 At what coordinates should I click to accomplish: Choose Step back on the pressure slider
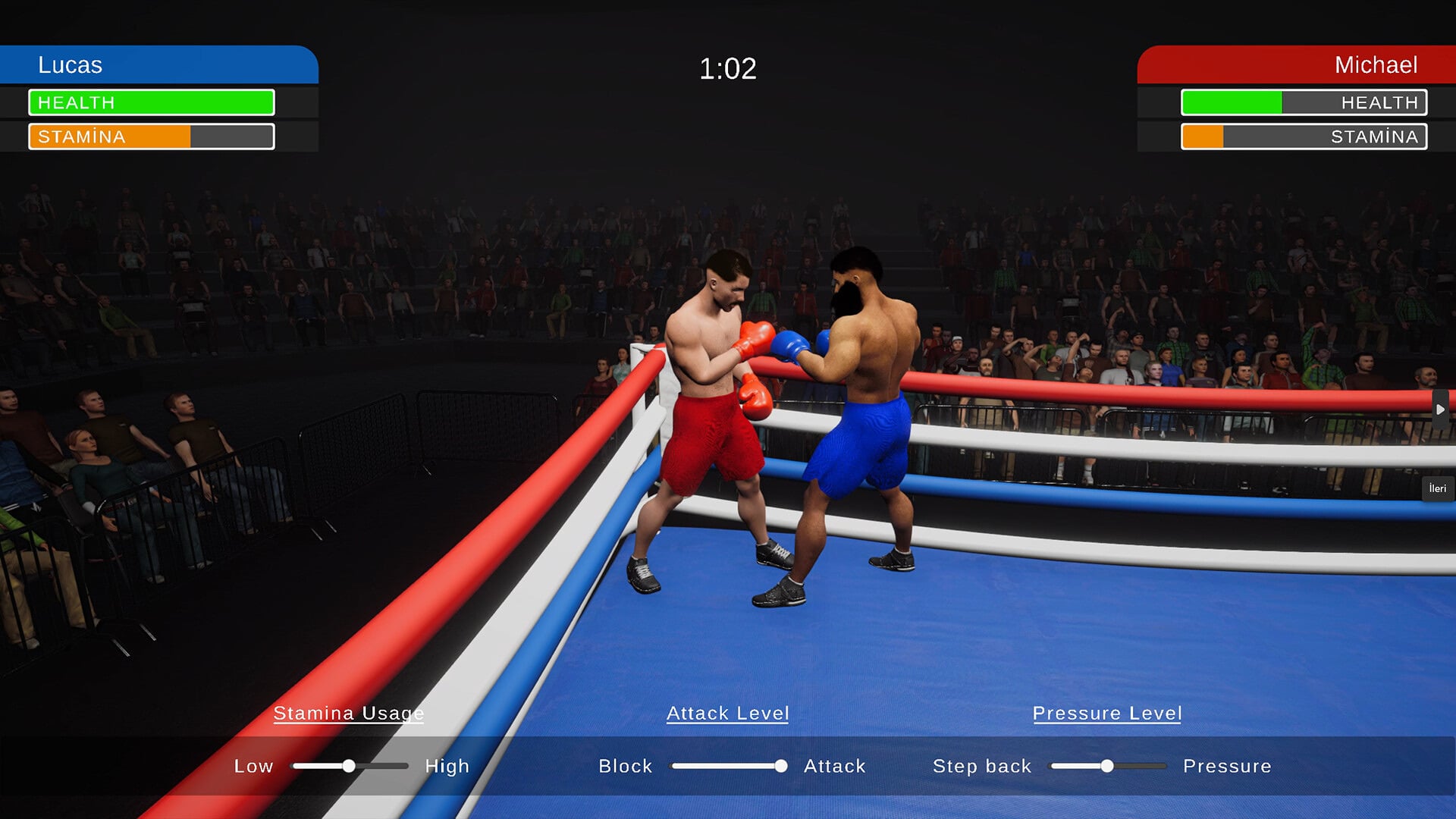(982, 767)
